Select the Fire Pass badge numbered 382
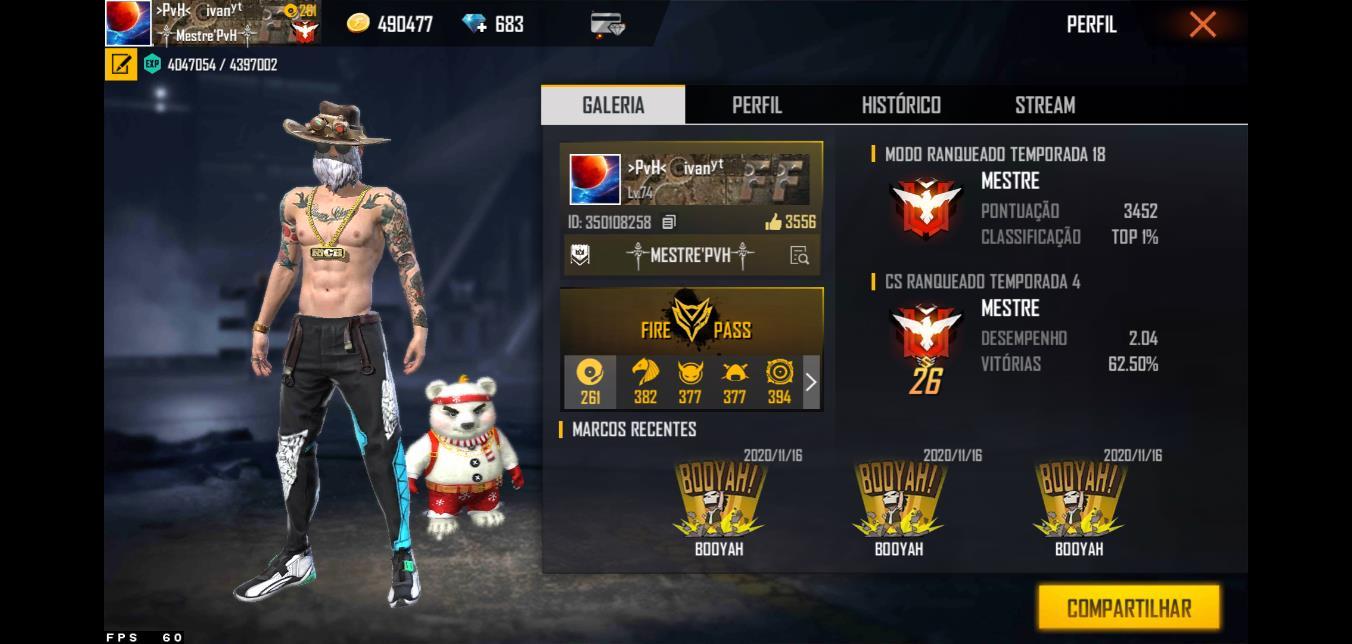The width and height of the screenshot is (1352, 644). pyautogui.click(x=645, y=382)
